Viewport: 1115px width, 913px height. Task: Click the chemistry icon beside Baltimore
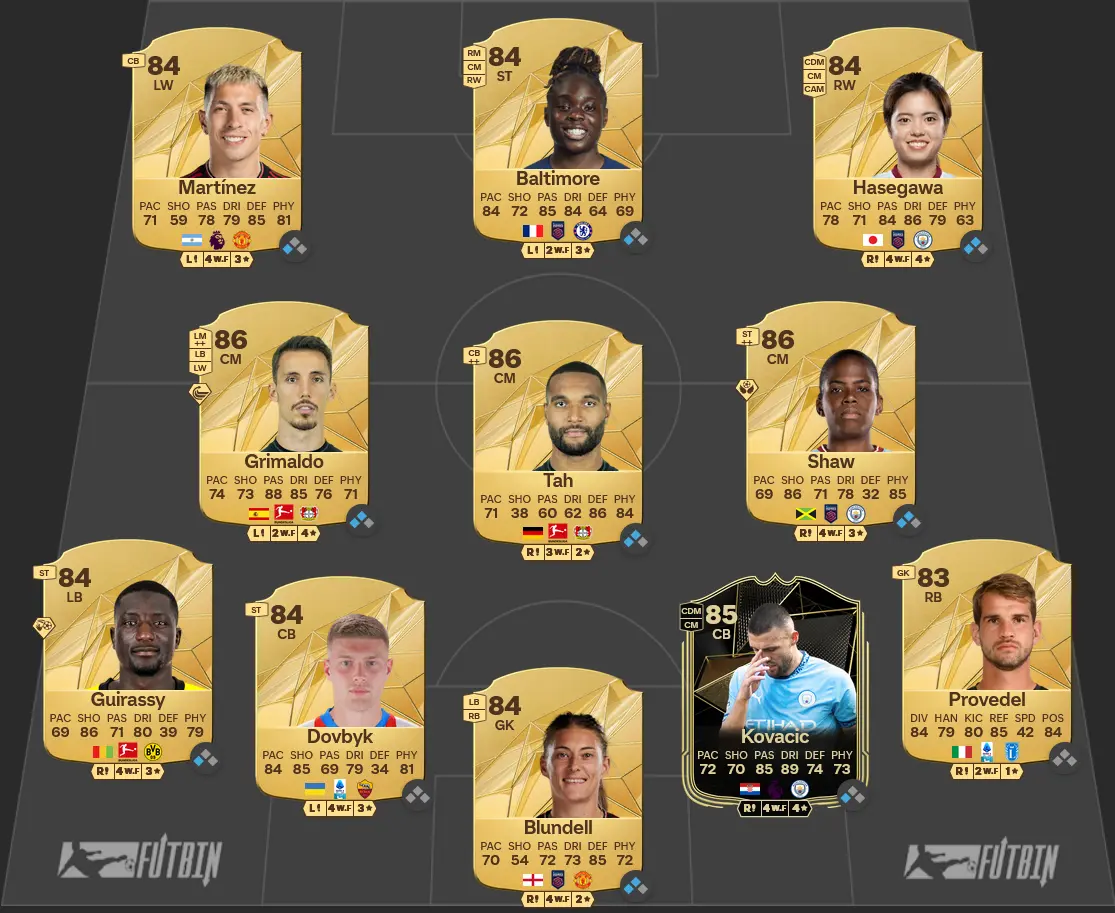pos(635,237)
